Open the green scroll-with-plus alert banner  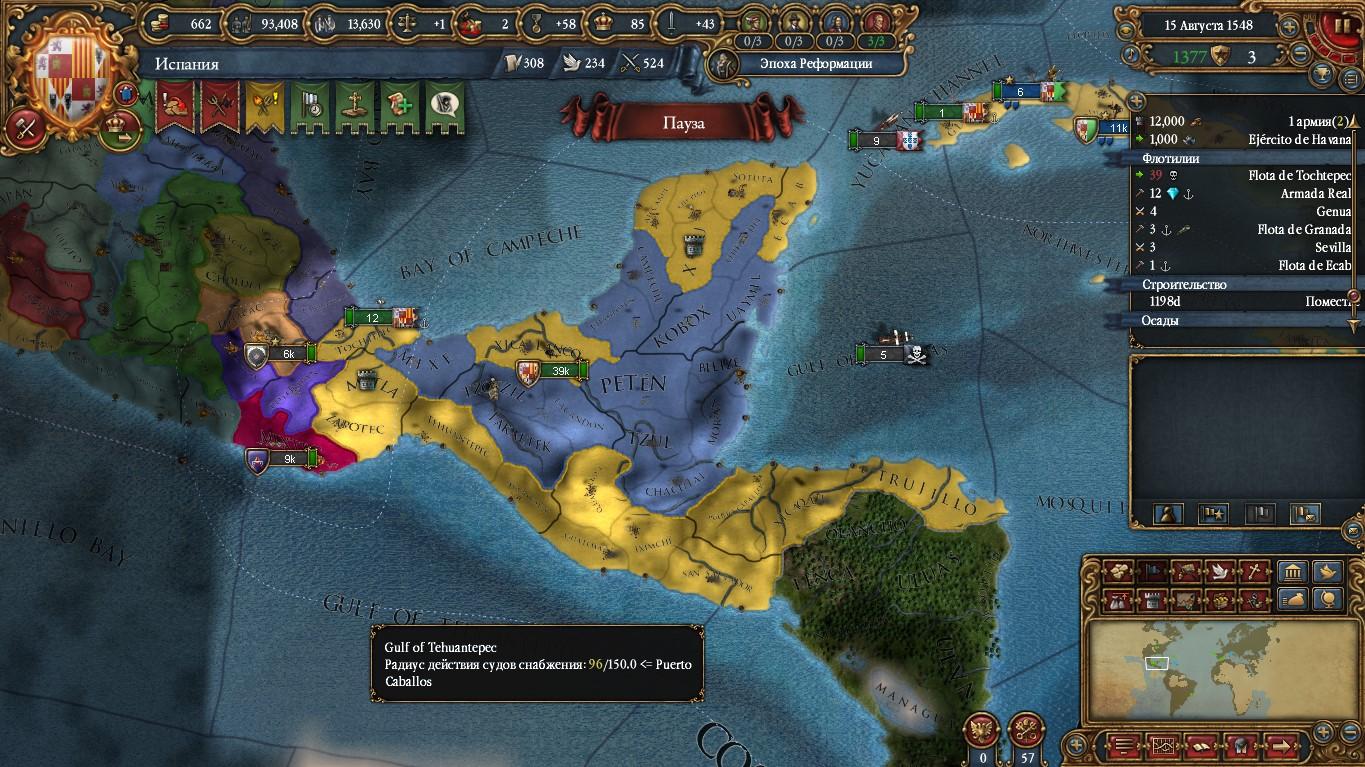[x=400, y=104]
